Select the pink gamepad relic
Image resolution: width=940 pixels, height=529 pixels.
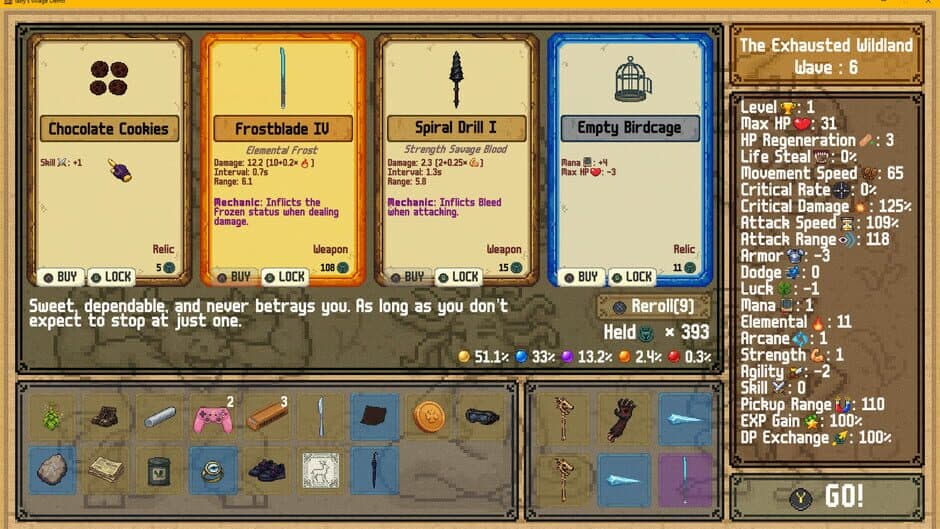pos(213,416)
